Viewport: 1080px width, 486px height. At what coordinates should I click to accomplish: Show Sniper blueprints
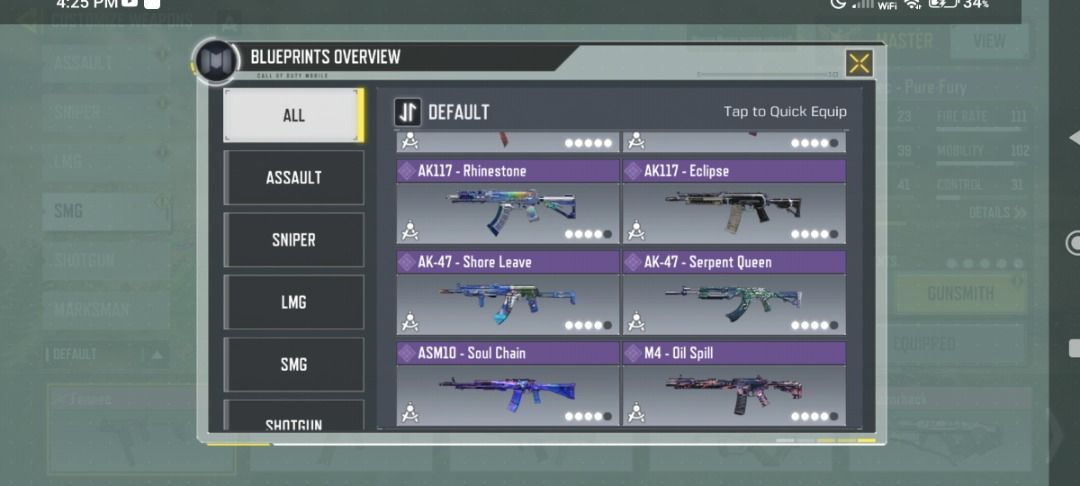coord(293,240)
